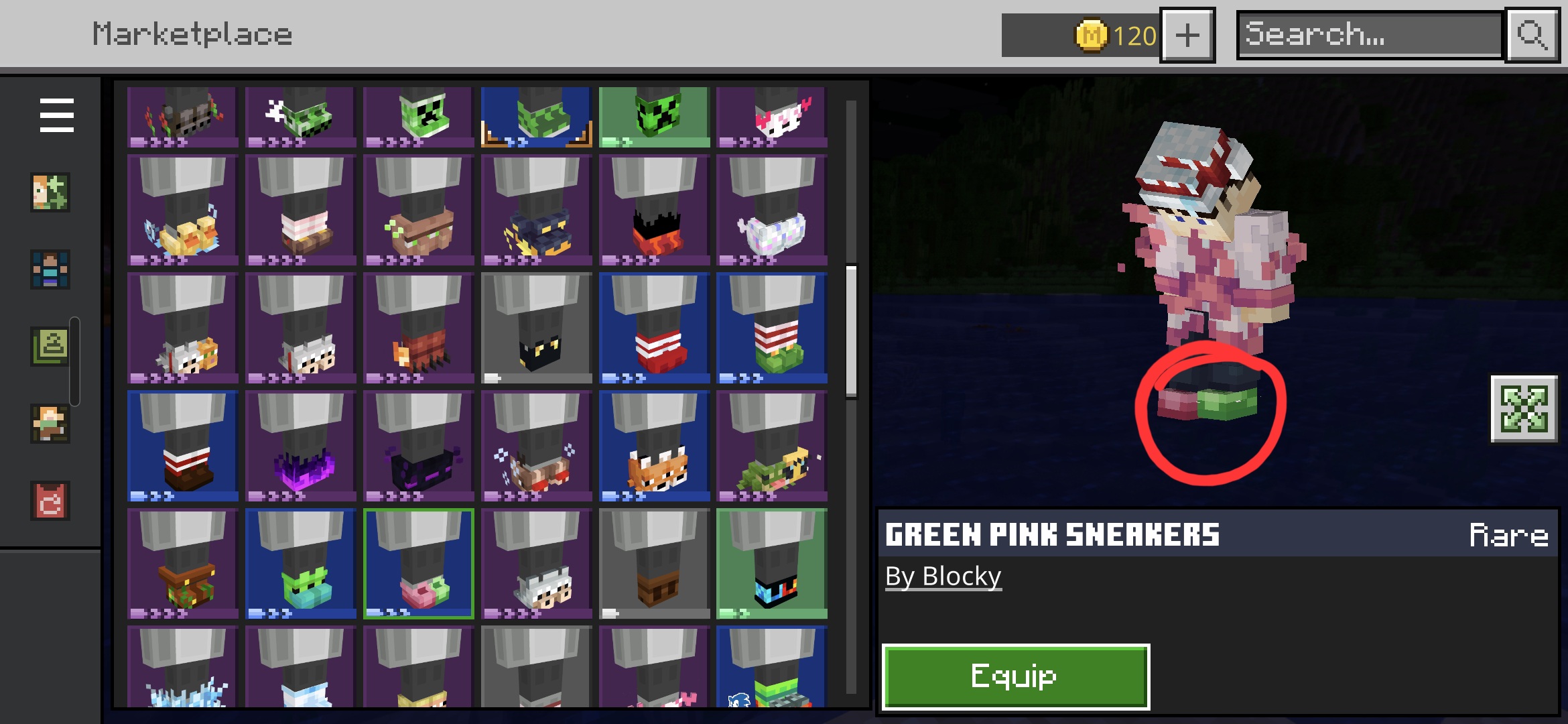Toggle the full-screen character preview button

point(1524,409)
